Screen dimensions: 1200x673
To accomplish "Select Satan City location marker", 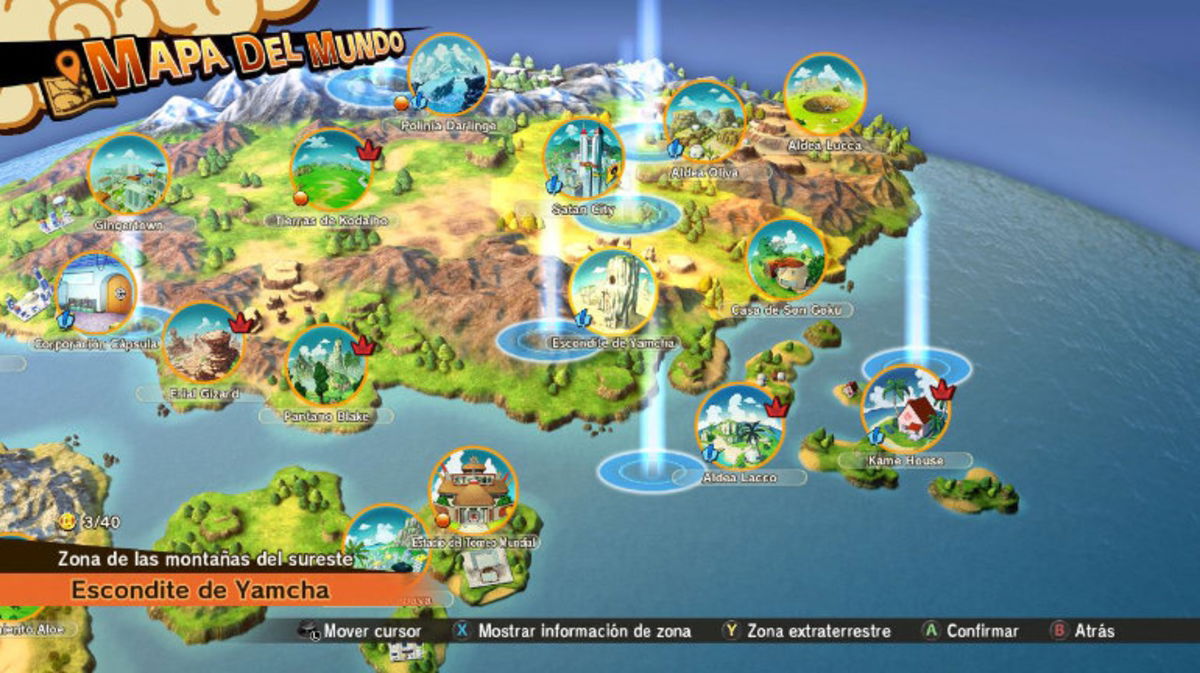I will coord(584,158).
